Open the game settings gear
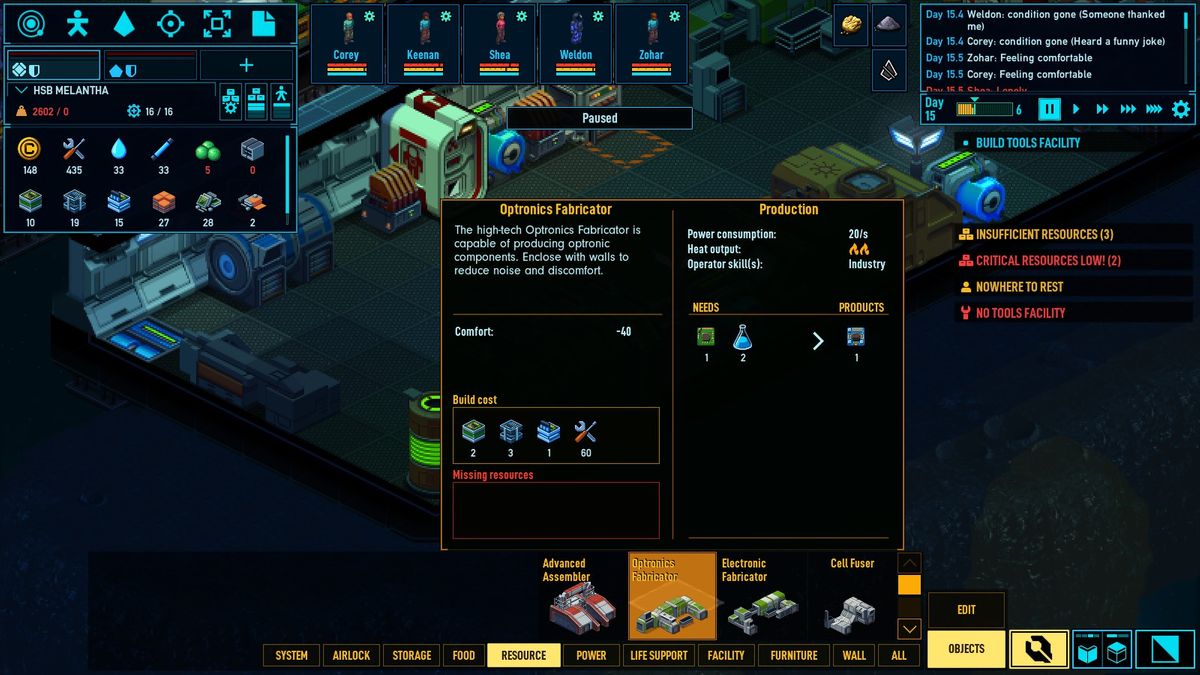 pos(1181,109)
